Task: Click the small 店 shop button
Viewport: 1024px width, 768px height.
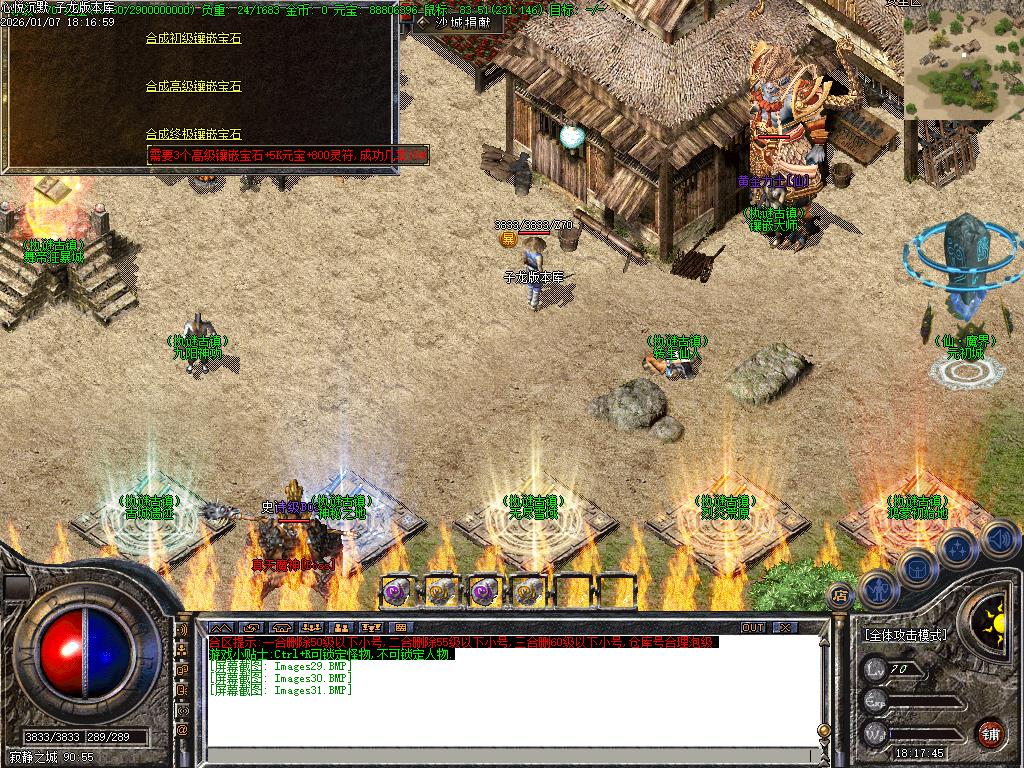Action: (x=840, y=595)
